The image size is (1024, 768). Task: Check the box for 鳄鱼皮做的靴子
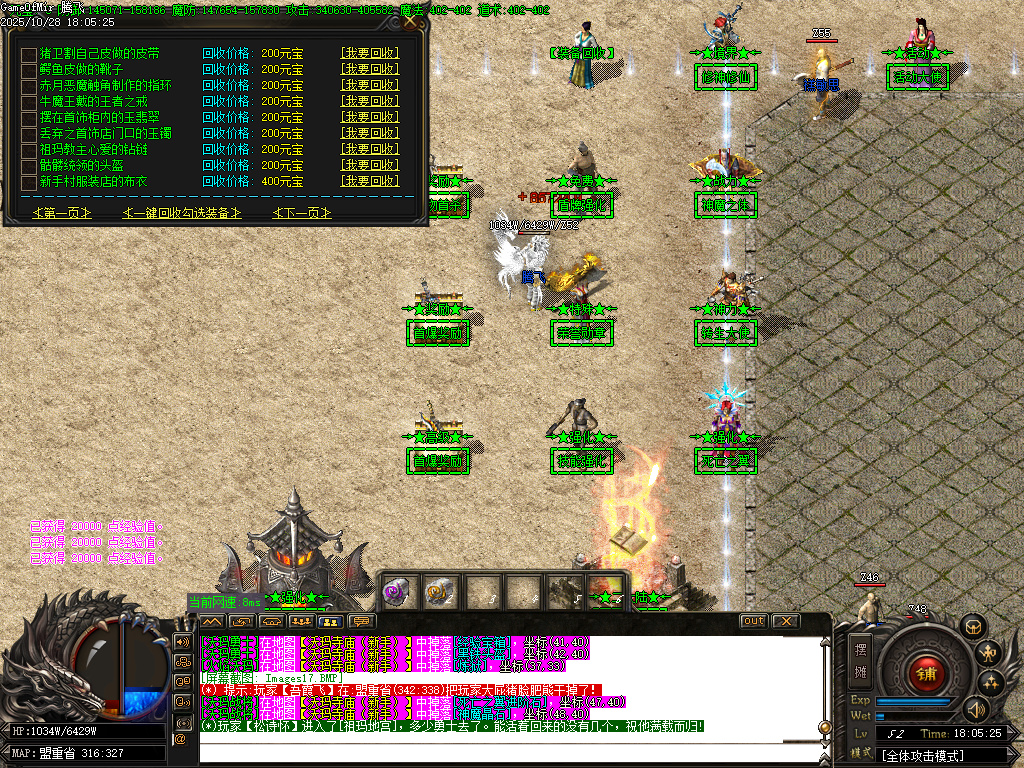28,70
